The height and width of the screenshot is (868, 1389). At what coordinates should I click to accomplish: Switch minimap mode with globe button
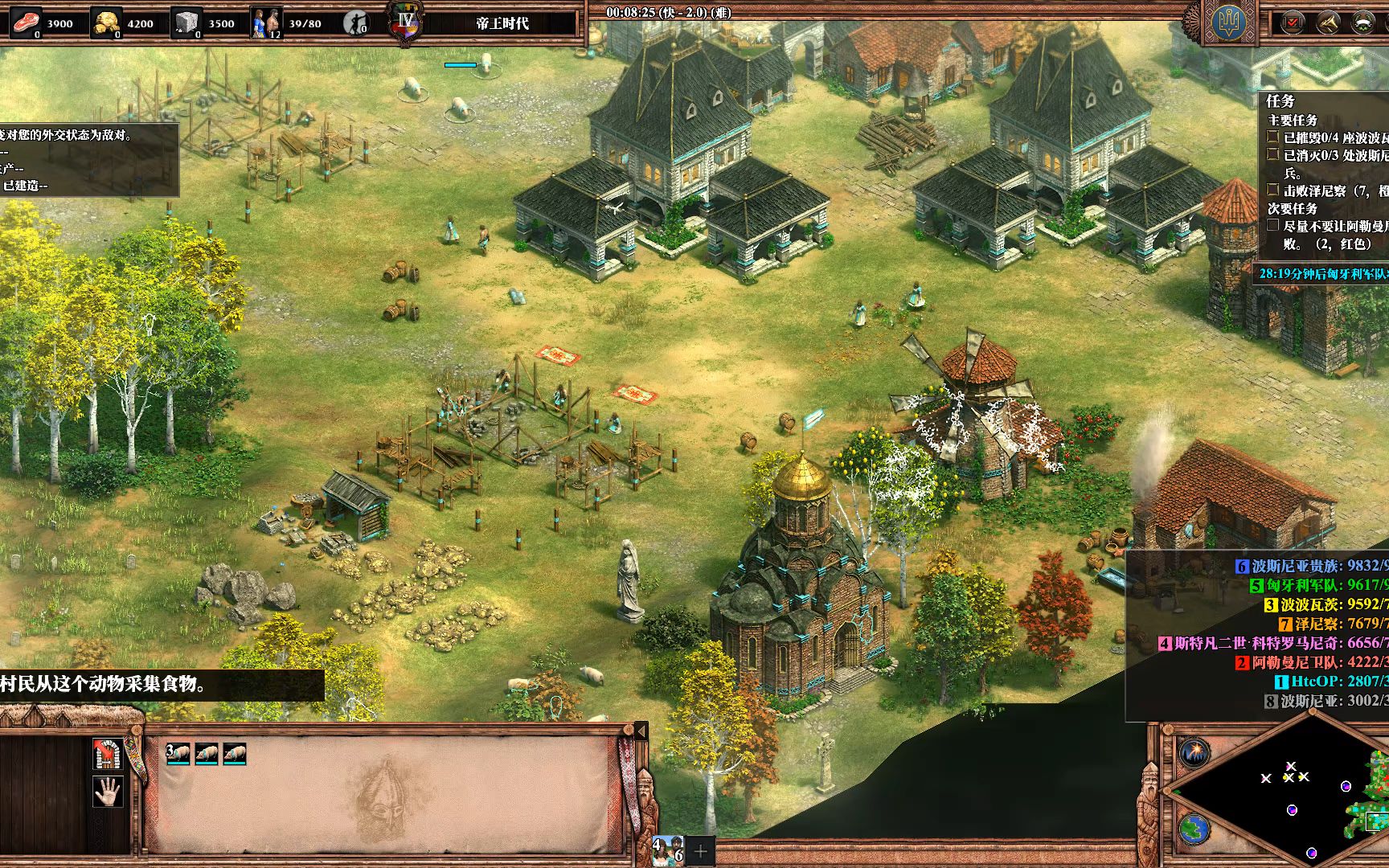coord(1194,829)
